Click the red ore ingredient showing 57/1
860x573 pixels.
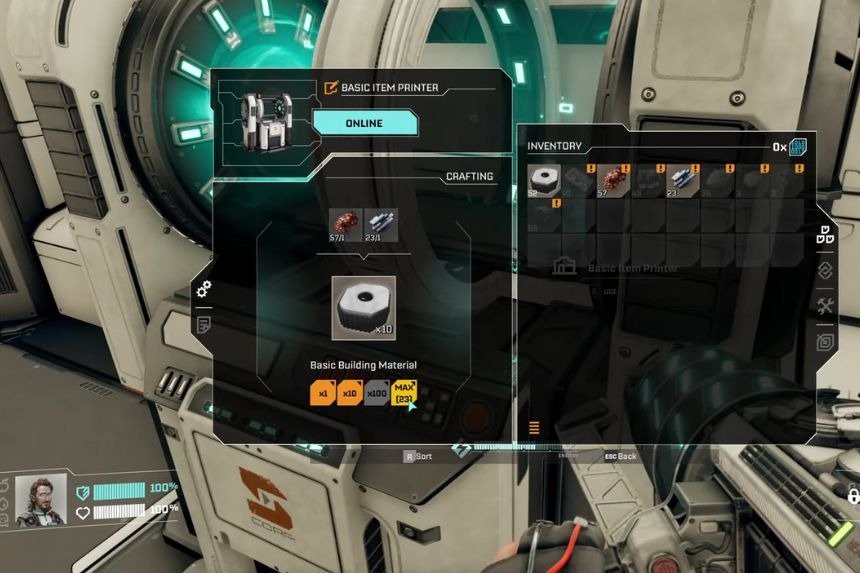coord(345,225)
